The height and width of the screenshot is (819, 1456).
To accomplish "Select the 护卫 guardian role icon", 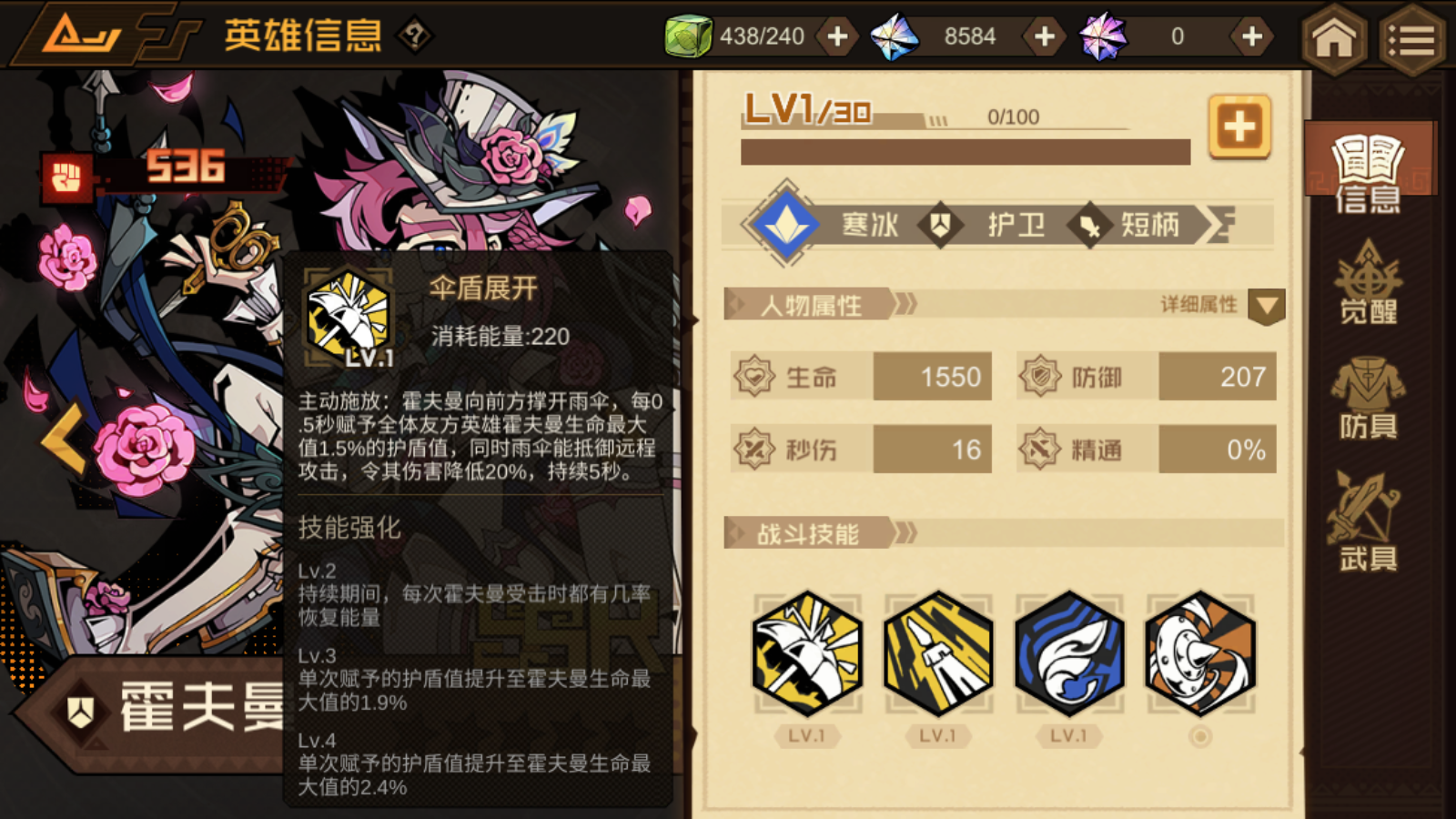I will coord(939,223).
